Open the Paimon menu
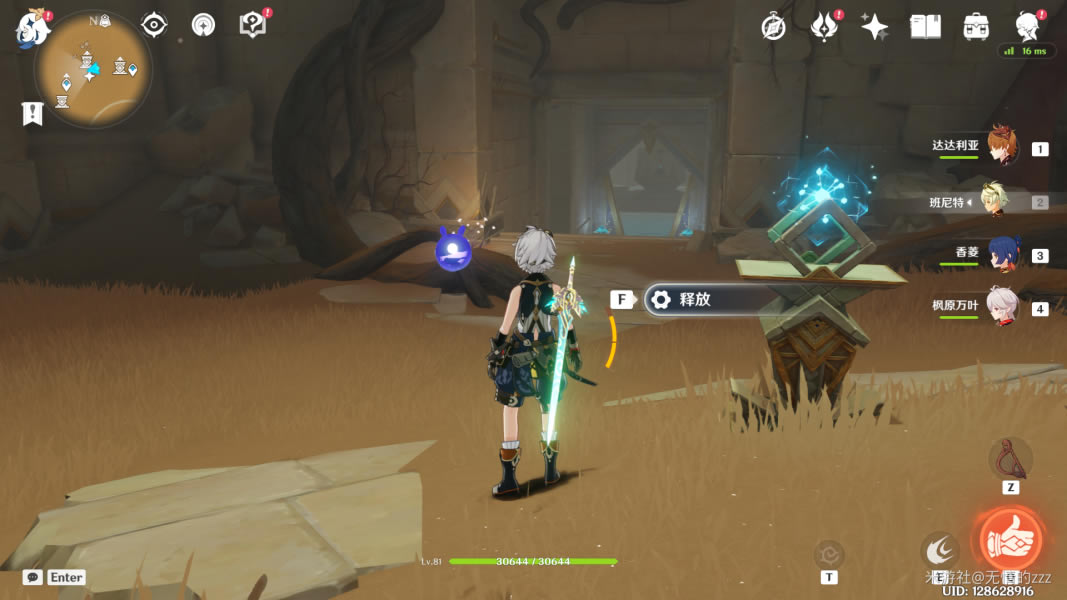 point(32,28)
